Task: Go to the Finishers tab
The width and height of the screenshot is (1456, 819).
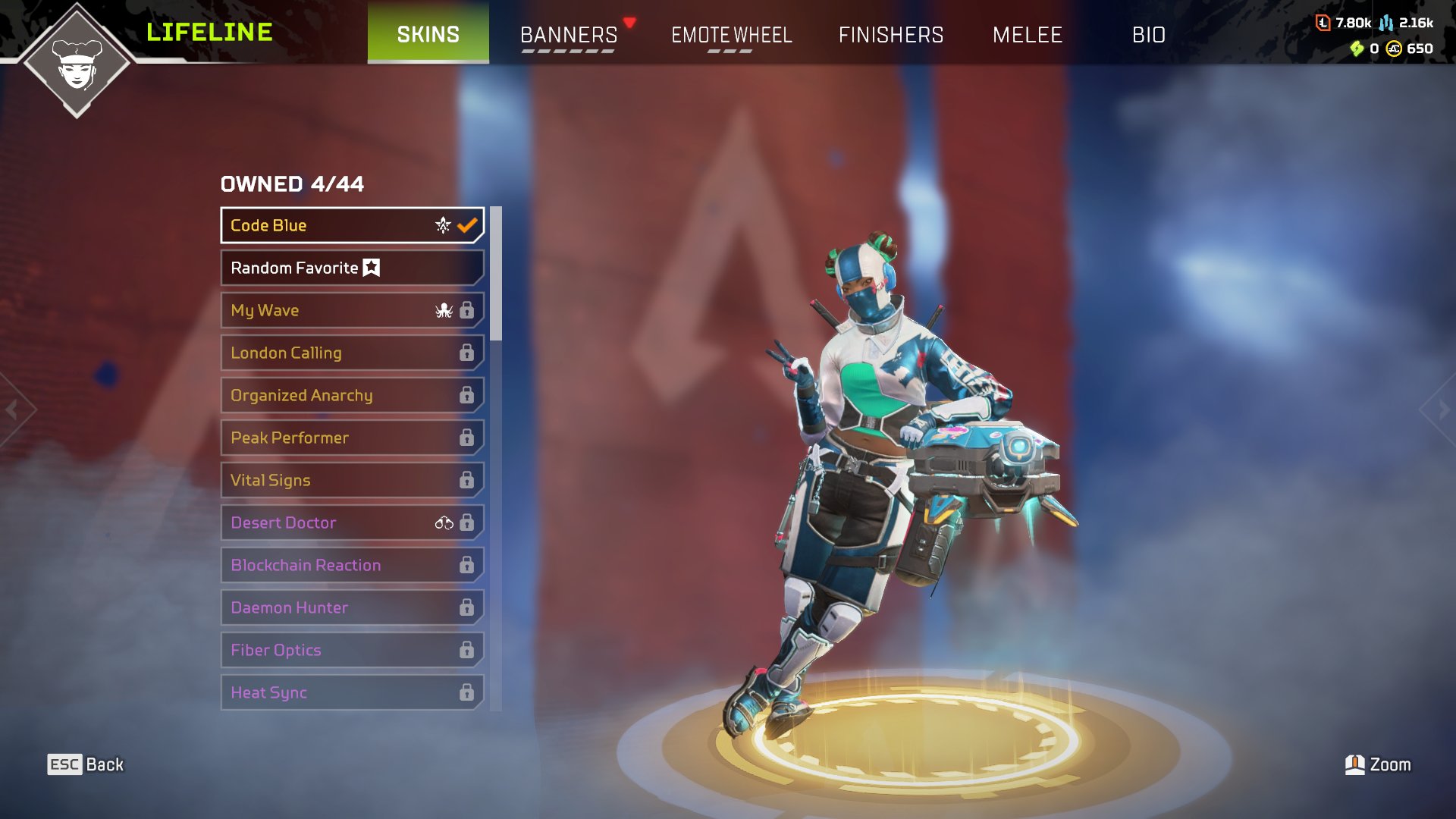Action: pyautogui.click(x=891, y=35)
